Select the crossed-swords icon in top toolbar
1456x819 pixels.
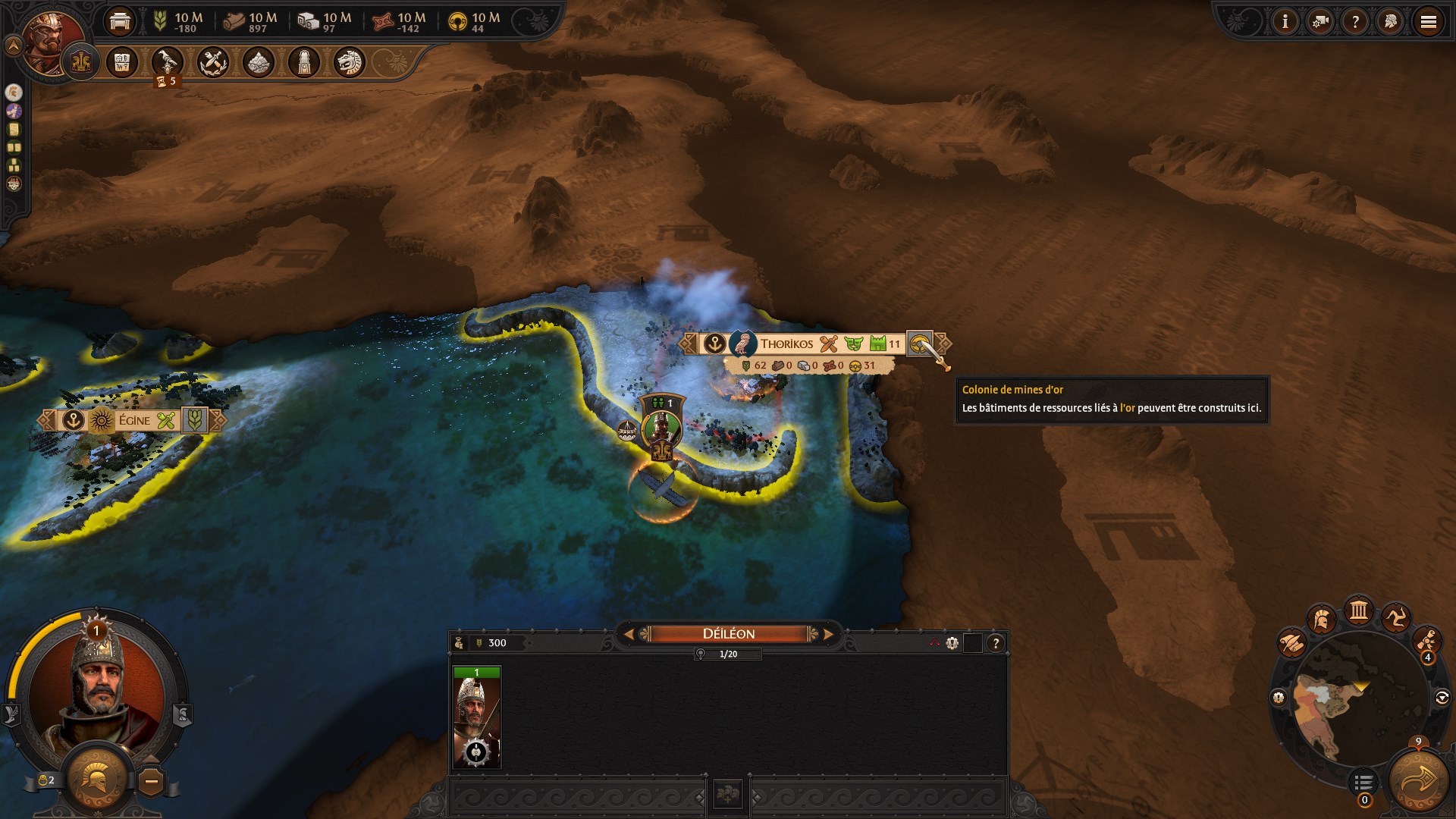(x=213, y=63)
